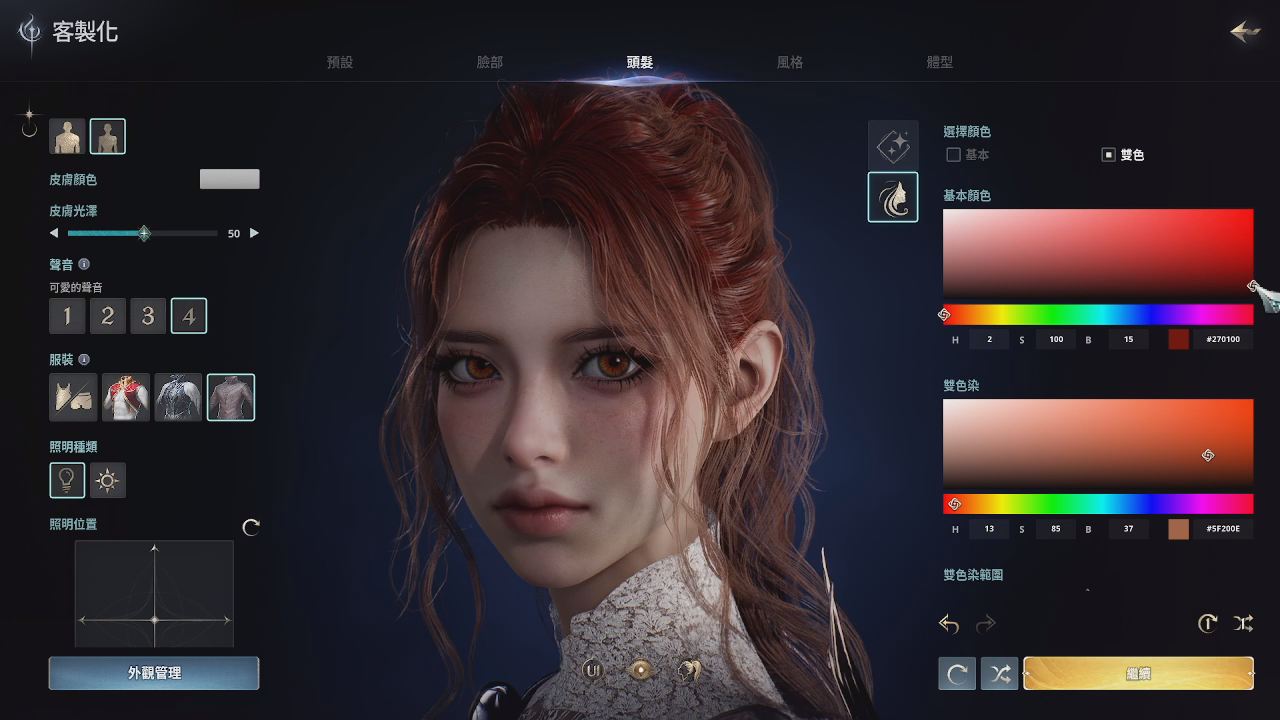Viewport: 1280px width, 720px height.
Task: Switch to the 臉部 tab
Action: point(490,61)
